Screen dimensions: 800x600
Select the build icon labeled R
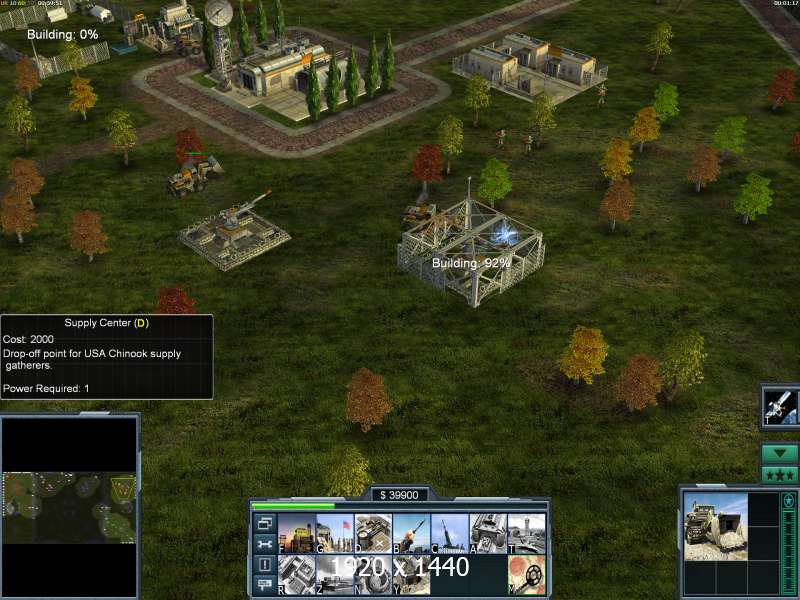(x=296, y=573)
